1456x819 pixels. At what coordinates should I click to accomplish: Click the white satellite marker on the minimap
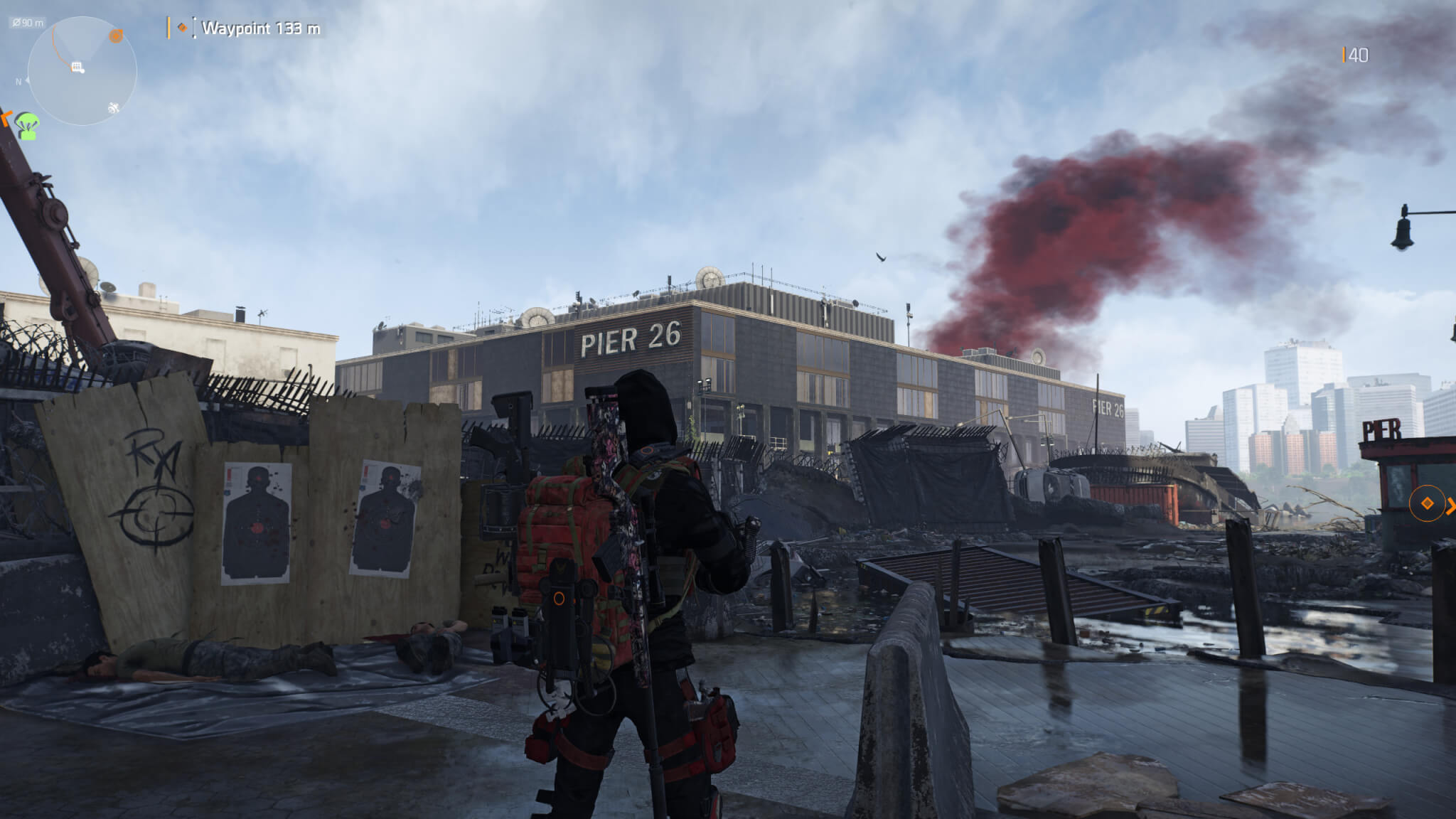(113, 108)
